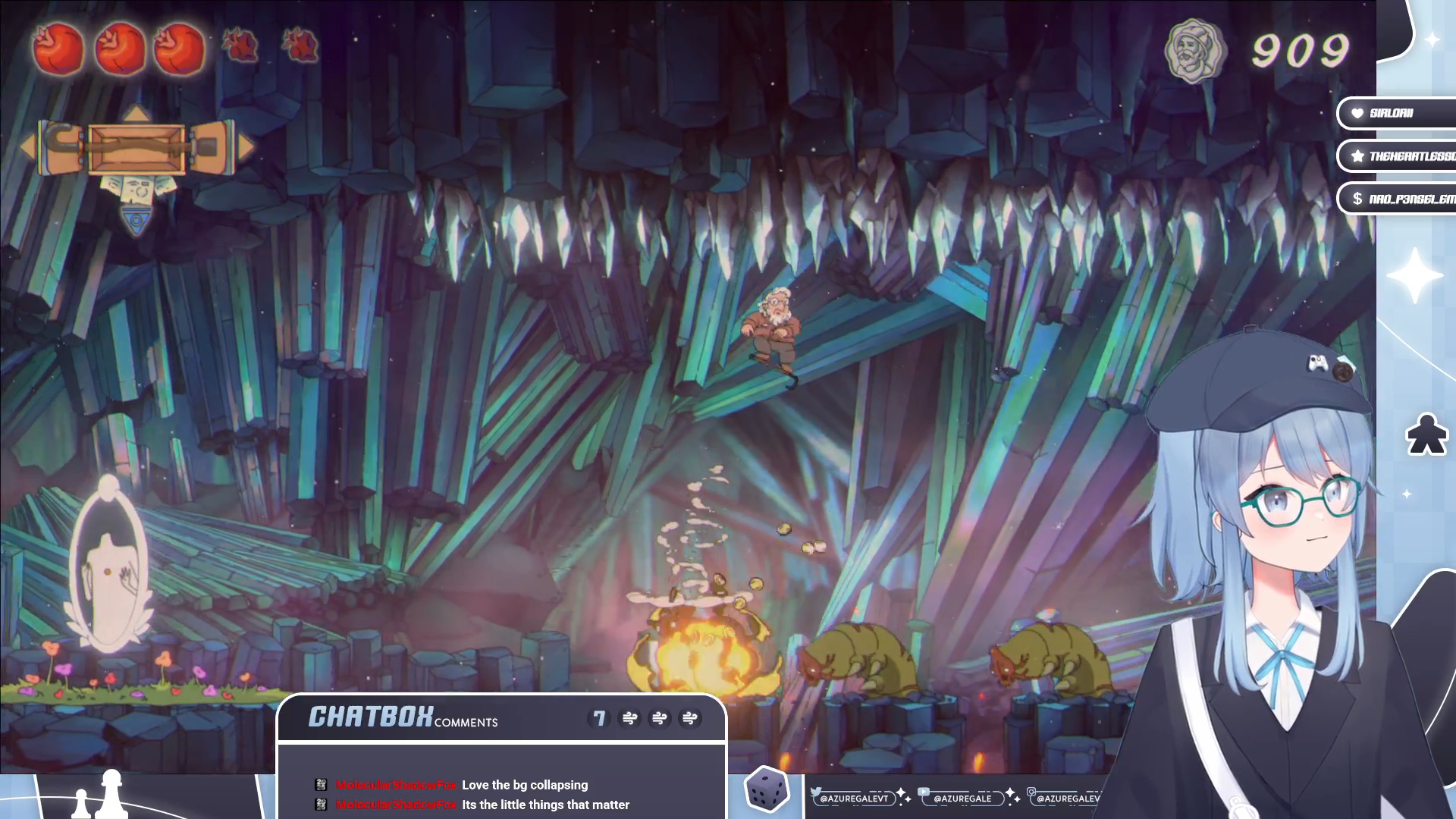Open the Chatbox comments header
Viewport: 1456px width, 819px height.
403,717
